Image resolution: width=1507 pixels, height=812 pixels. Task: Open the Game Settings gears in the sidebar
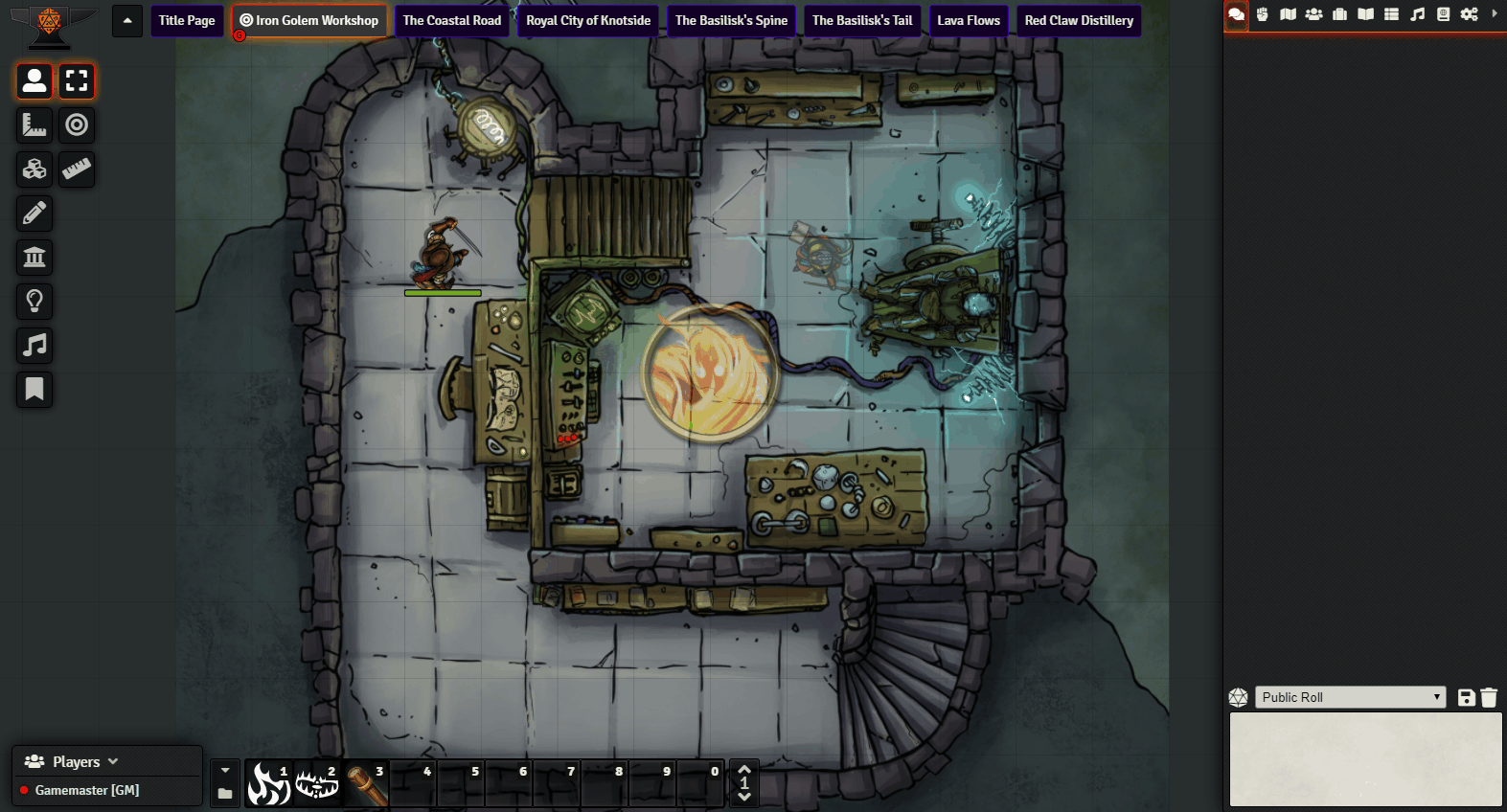click(x=1470, y=14)
